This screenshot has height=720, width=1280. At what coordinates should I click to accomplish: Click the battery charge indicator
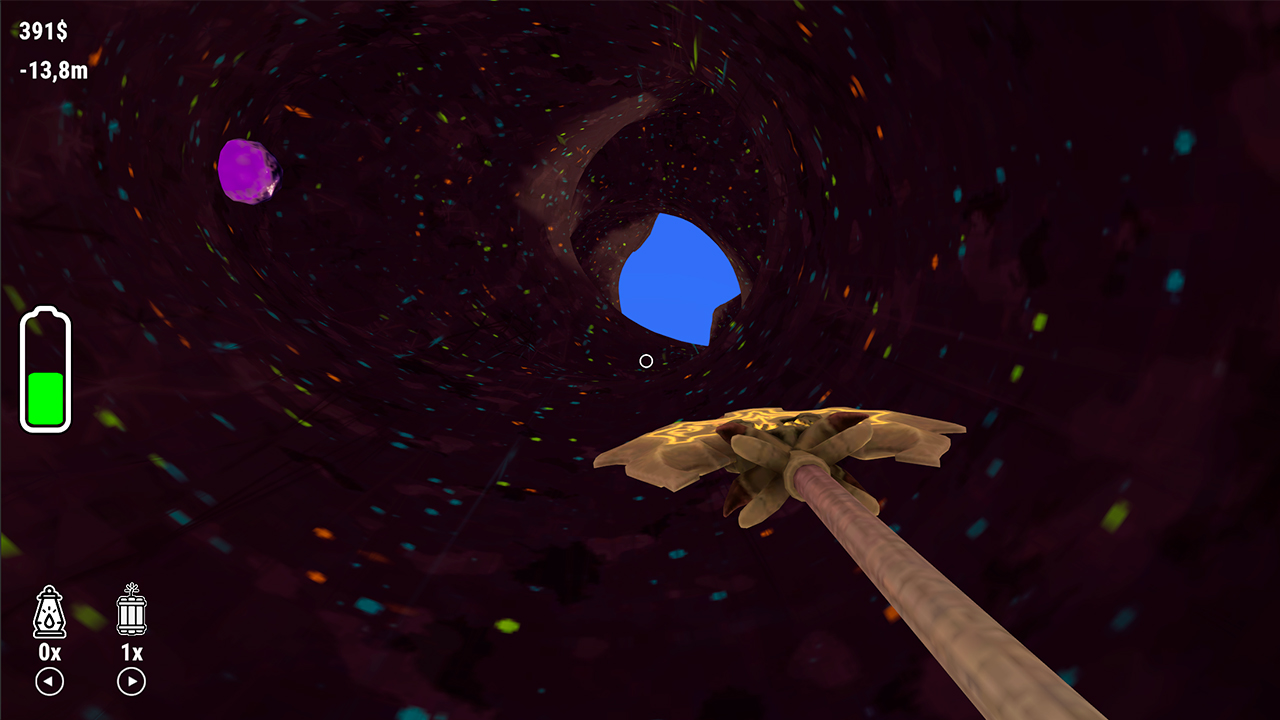coord(46,368)
